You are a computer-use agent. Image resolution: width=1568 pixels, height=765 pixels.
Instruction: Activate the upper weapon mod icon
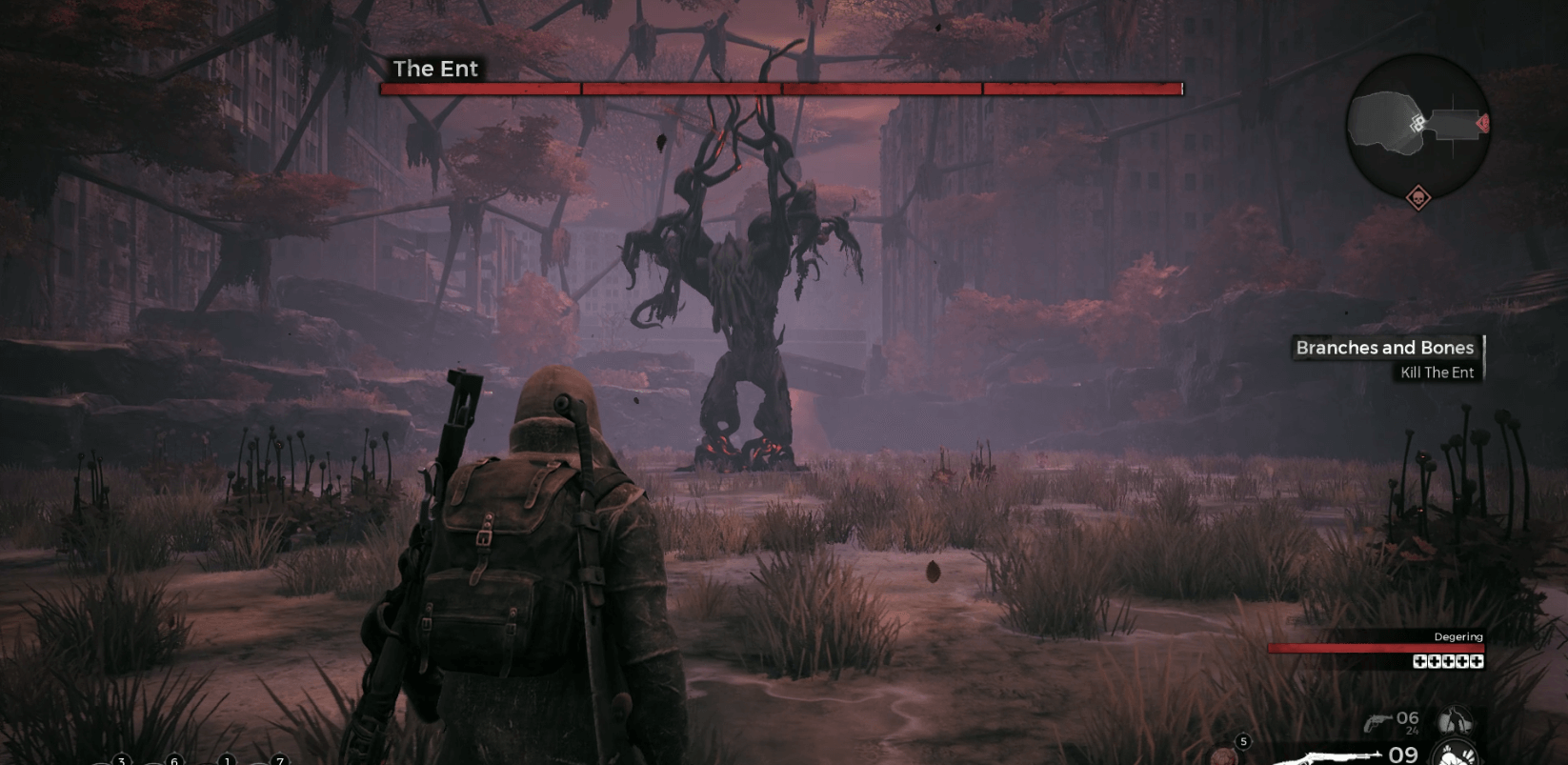pyautogui.click(x=1454, y=720)
